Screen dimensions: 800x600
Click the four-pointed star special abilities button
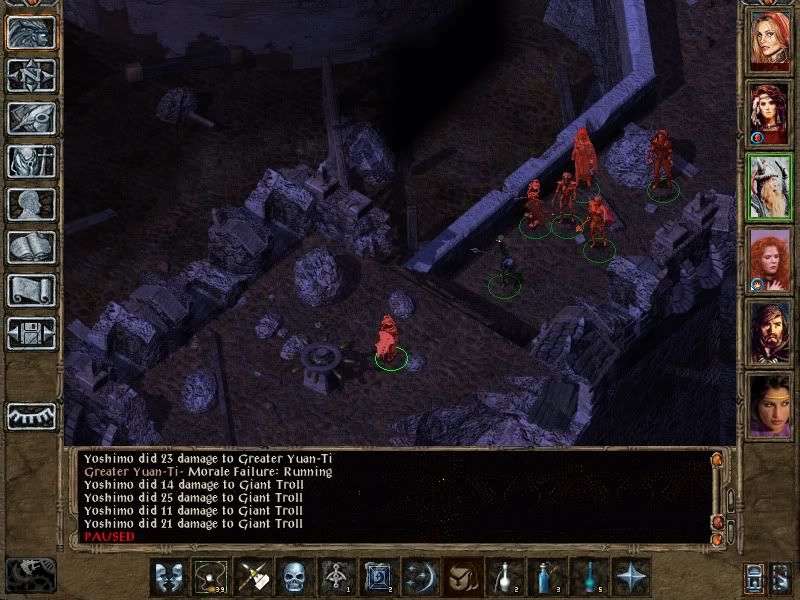click(x=629, y=577)
